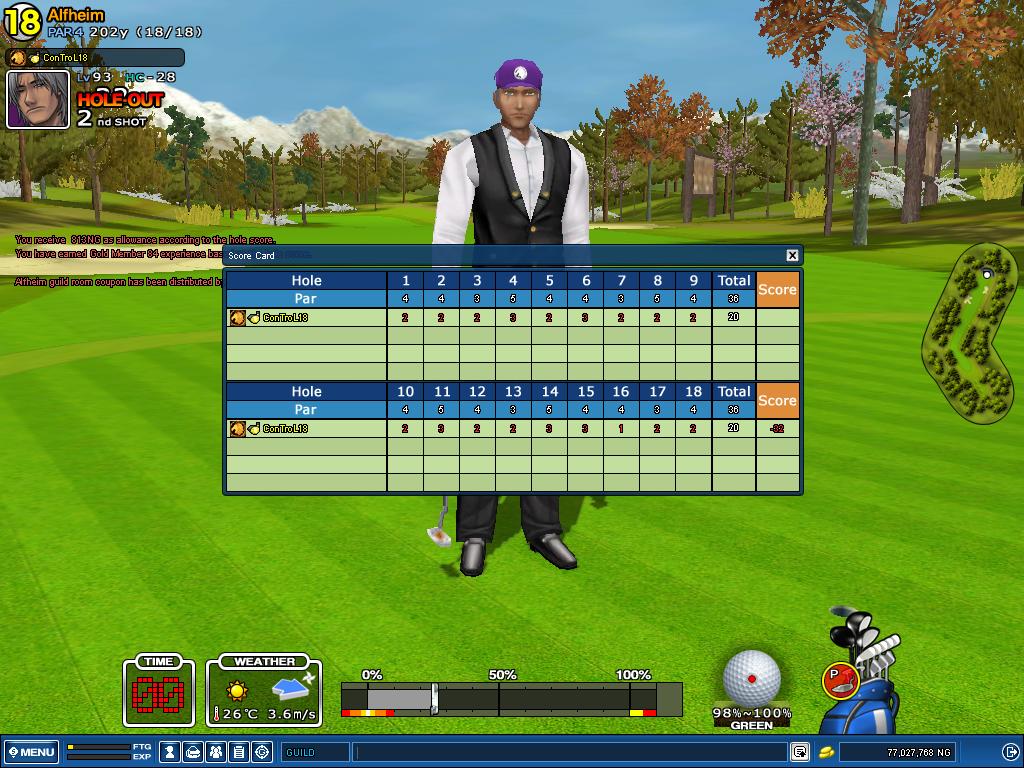Viewport: 1024px width, 768px height.
Task: Close the Score Card window
Action: (x=792, y=255)
